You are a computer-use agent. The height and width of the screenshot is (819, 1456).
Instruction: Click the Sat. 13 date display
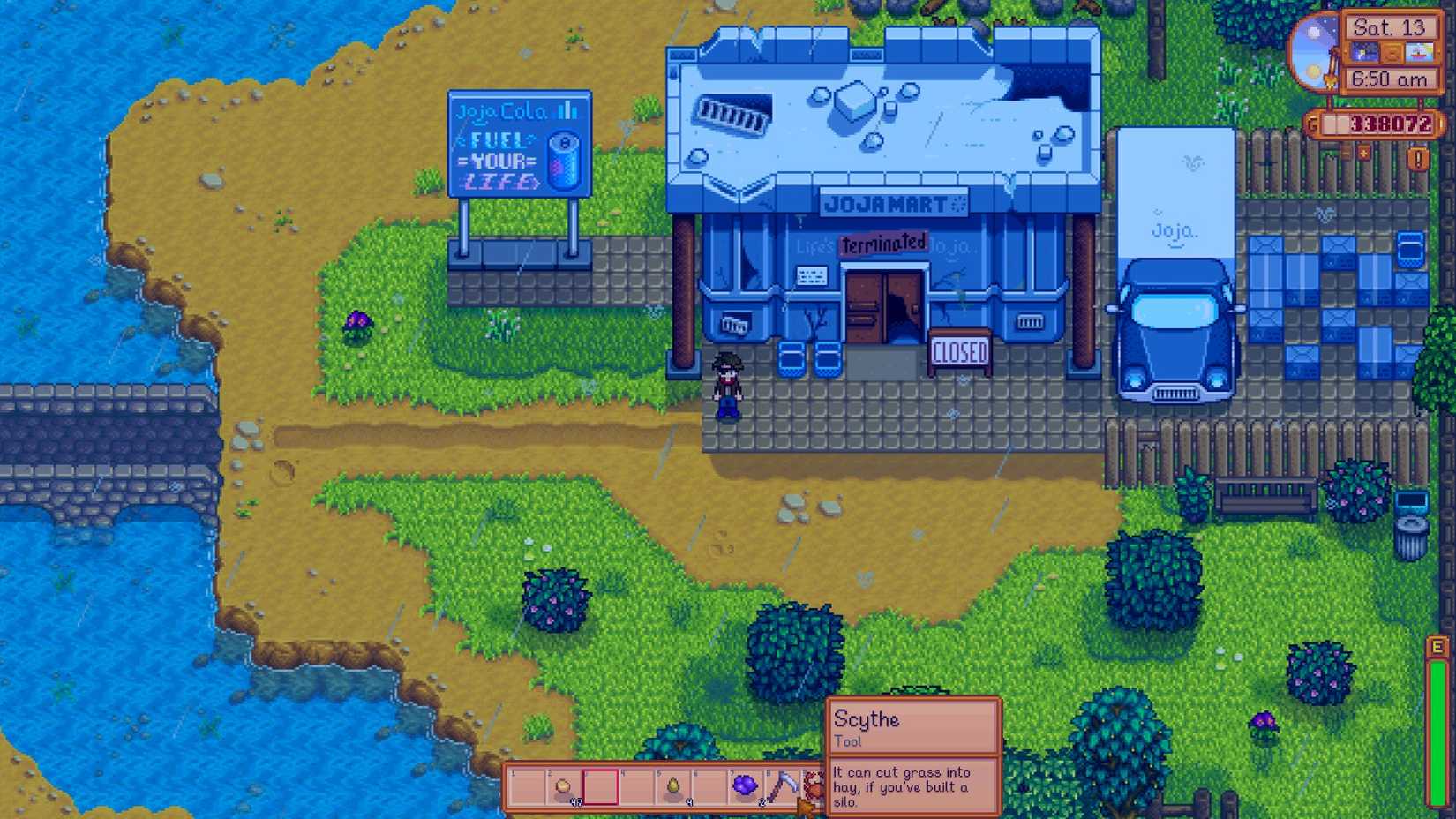point(1392,26)
